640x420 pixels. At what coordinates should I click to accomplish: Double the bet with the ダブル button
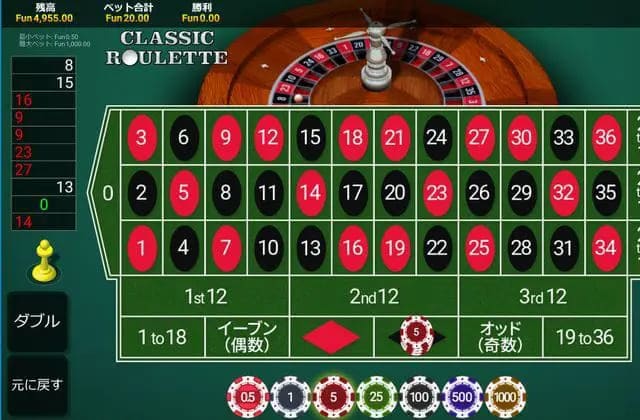(36, 322)
